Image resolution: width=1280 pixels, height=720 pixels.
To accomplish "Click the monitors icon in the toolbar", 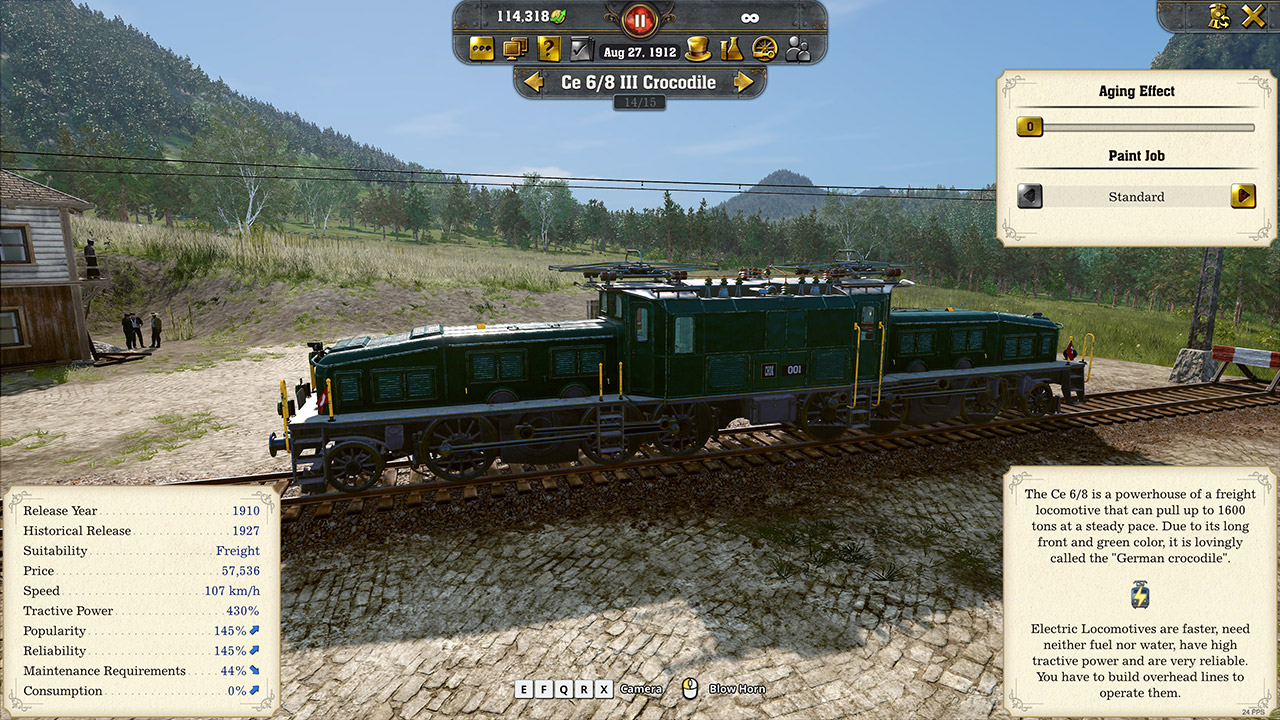I will (515, 48).
